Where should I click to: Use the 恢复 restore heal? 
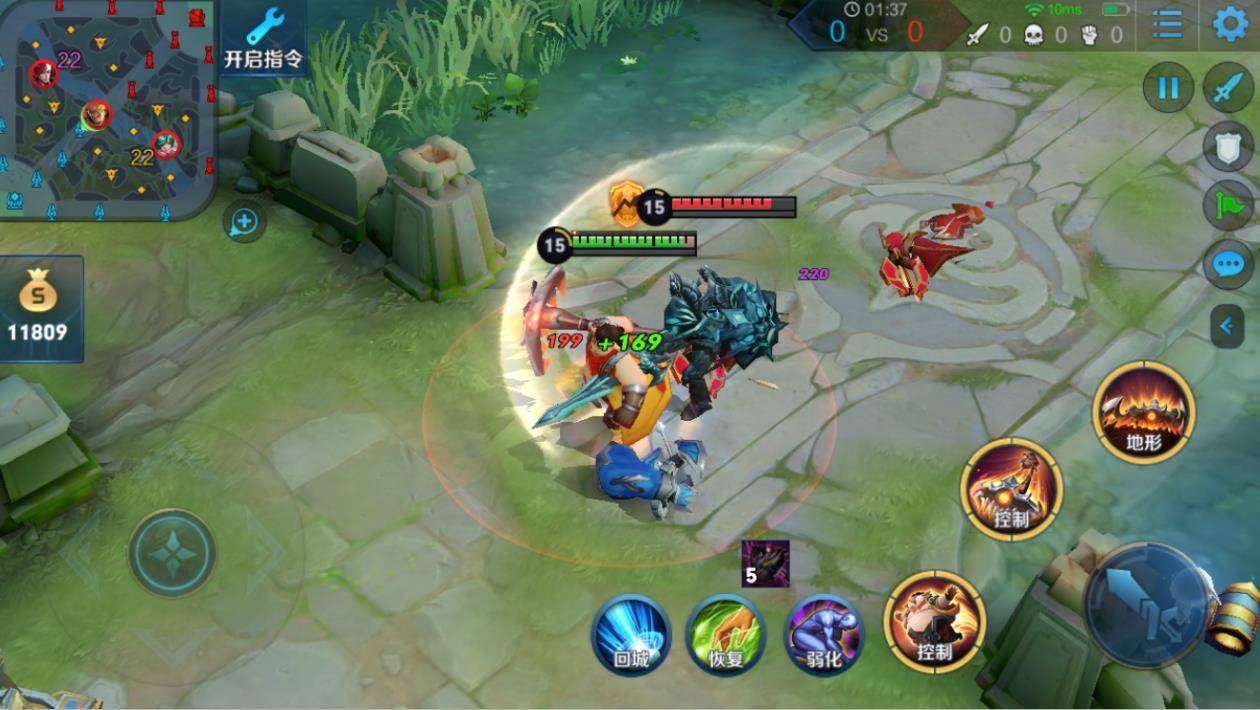coord(725,633)
